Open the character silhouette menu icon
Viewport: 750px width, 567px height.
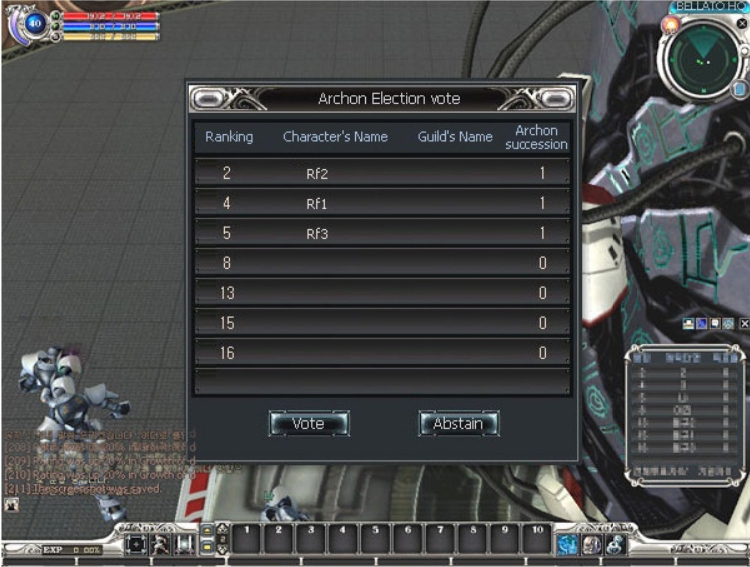point(160,544)
